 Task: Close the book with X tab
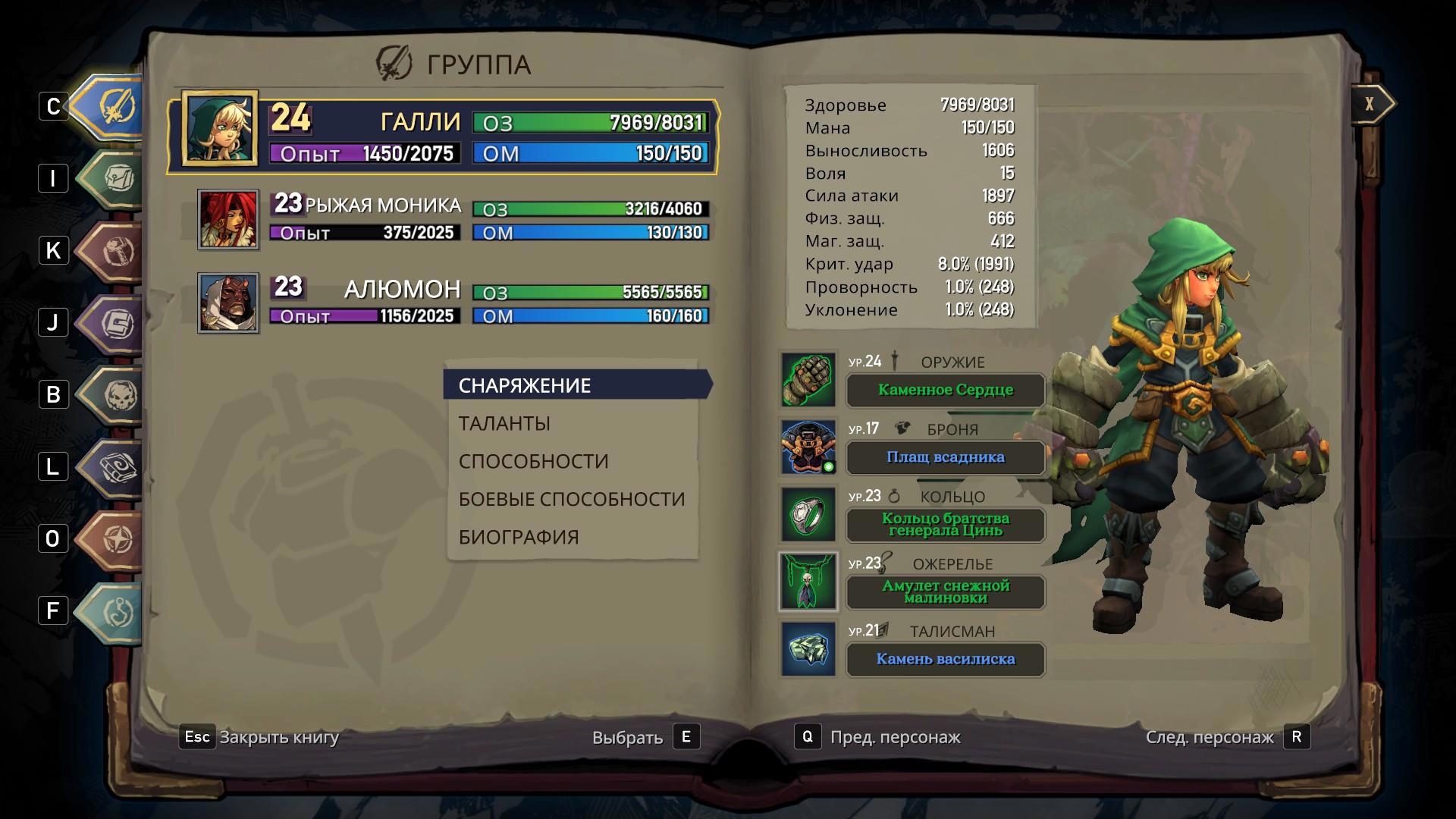point(1370,104)
